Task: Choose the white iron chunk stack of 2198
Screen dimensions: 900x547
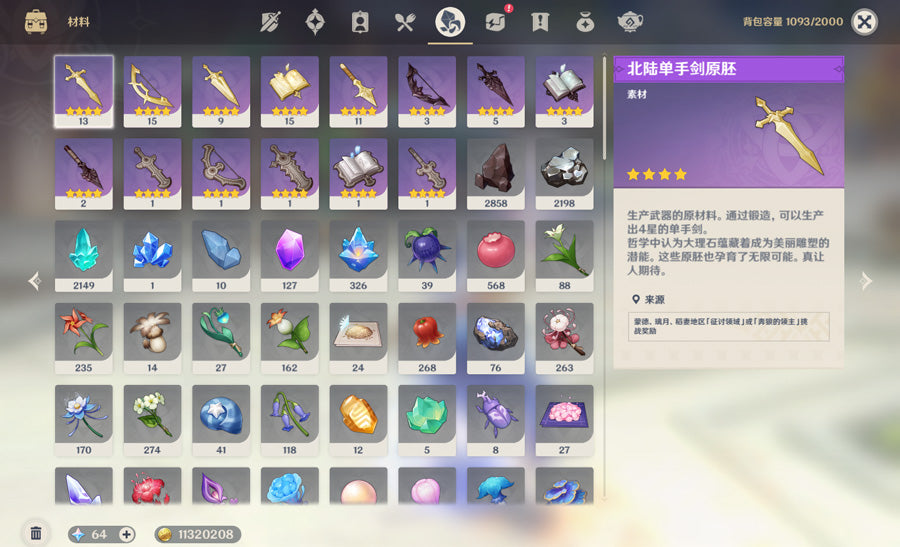Action: pyautogui.click(x=564, y=172)
